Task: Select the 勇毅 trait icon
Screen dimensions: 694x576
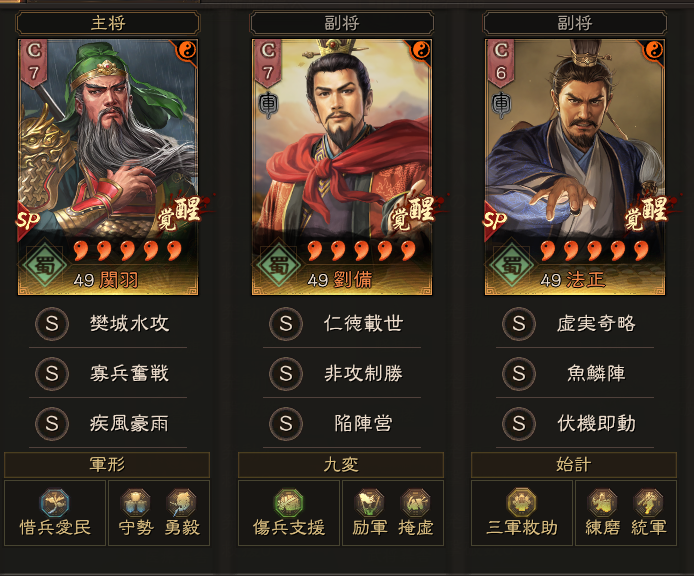Action: pyautogui.click(x=182, y=503)
